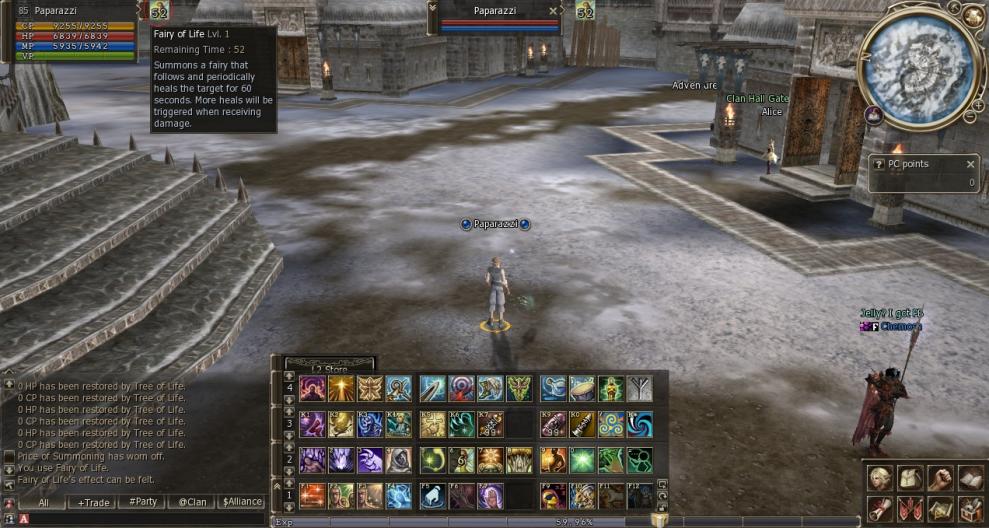Open the PC points help question mark
Image resolution: width=989 pixels, height=528 pixels.
point(879,164)
